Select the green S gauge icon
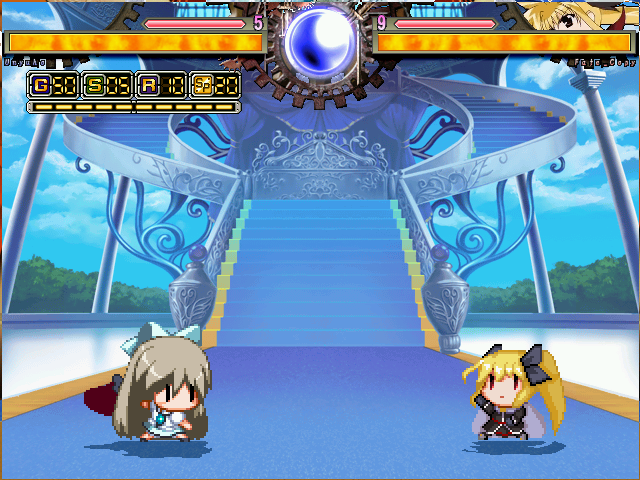 click(x=94, y=85)
